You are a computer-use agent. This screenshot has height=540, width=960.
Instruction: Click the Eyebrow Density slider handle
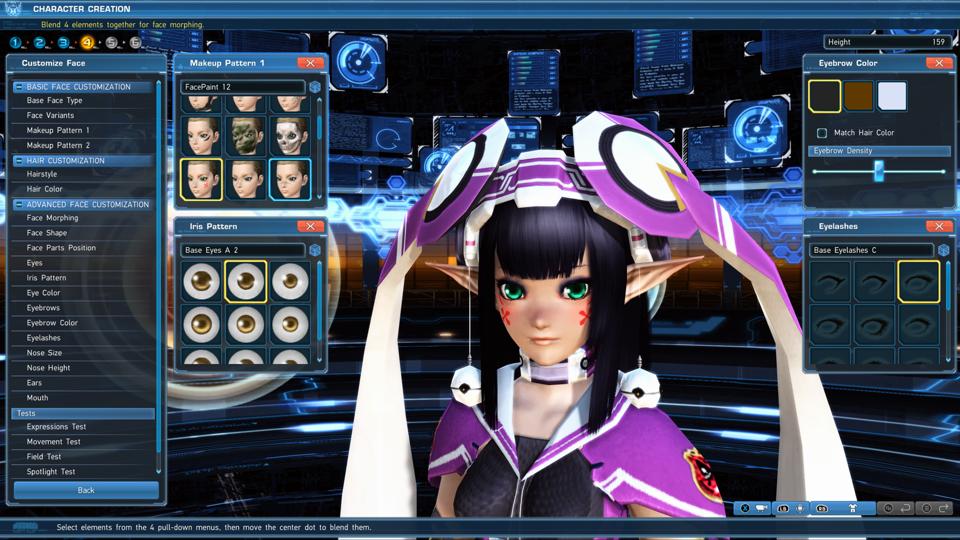point(879,171)
